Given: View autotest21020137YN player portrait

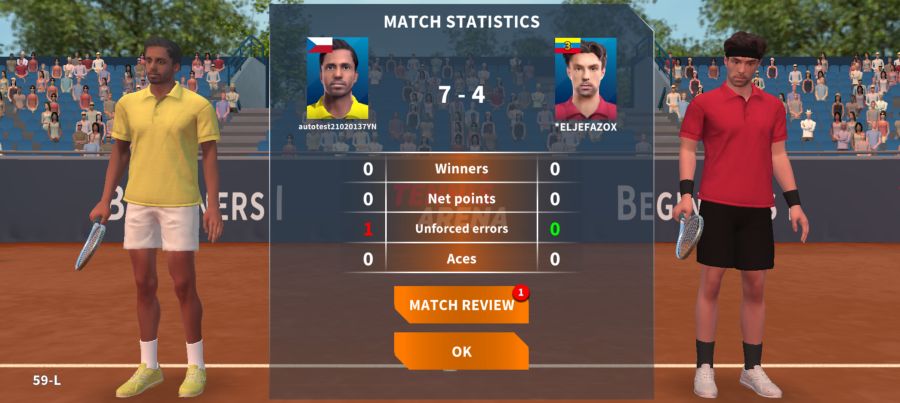Looking at the screenshot, I should pos(337,79).
